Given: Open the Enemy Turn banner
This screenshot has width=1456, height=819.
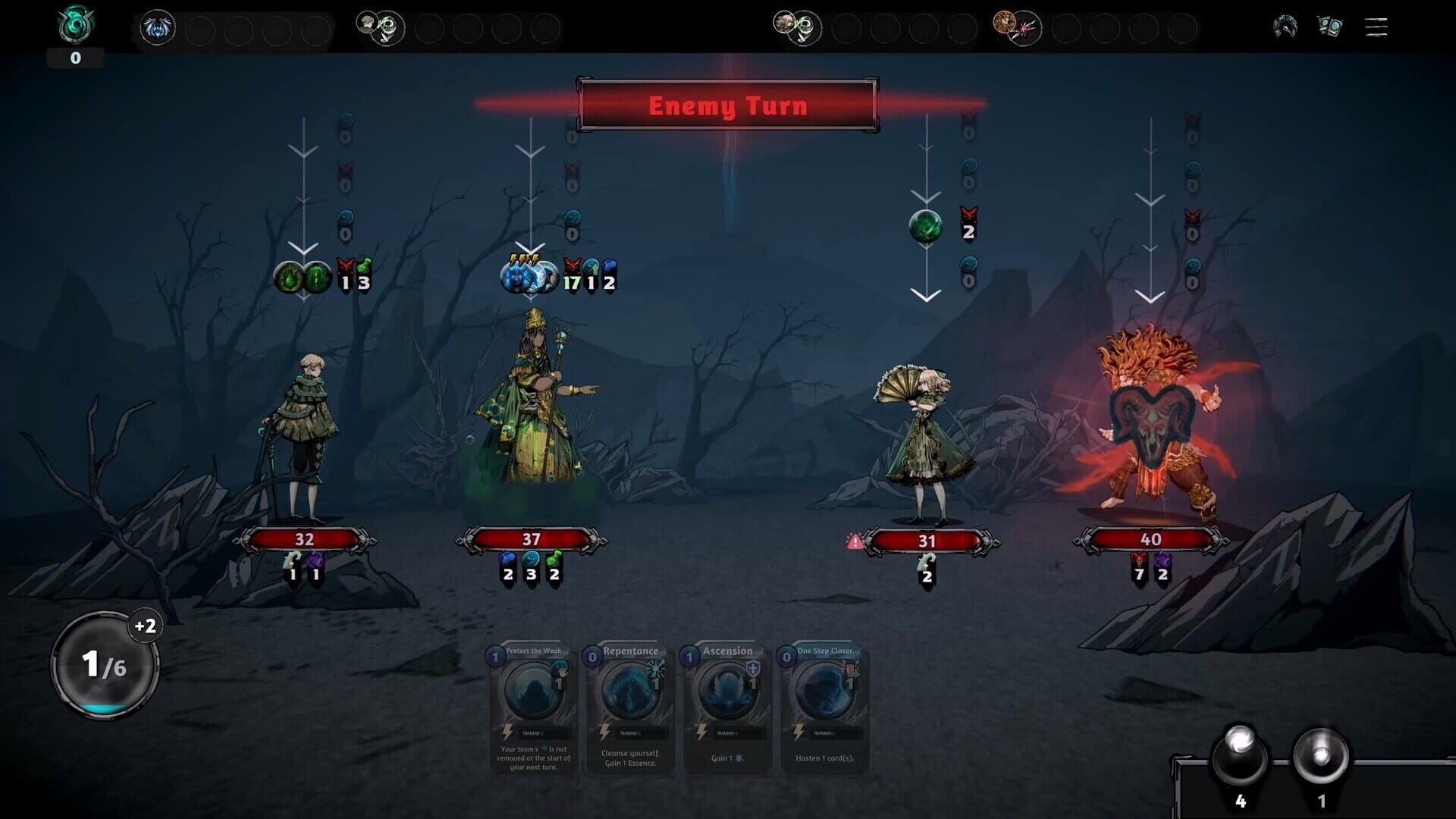Looking at the screenshot, I should tap(728, 106).
